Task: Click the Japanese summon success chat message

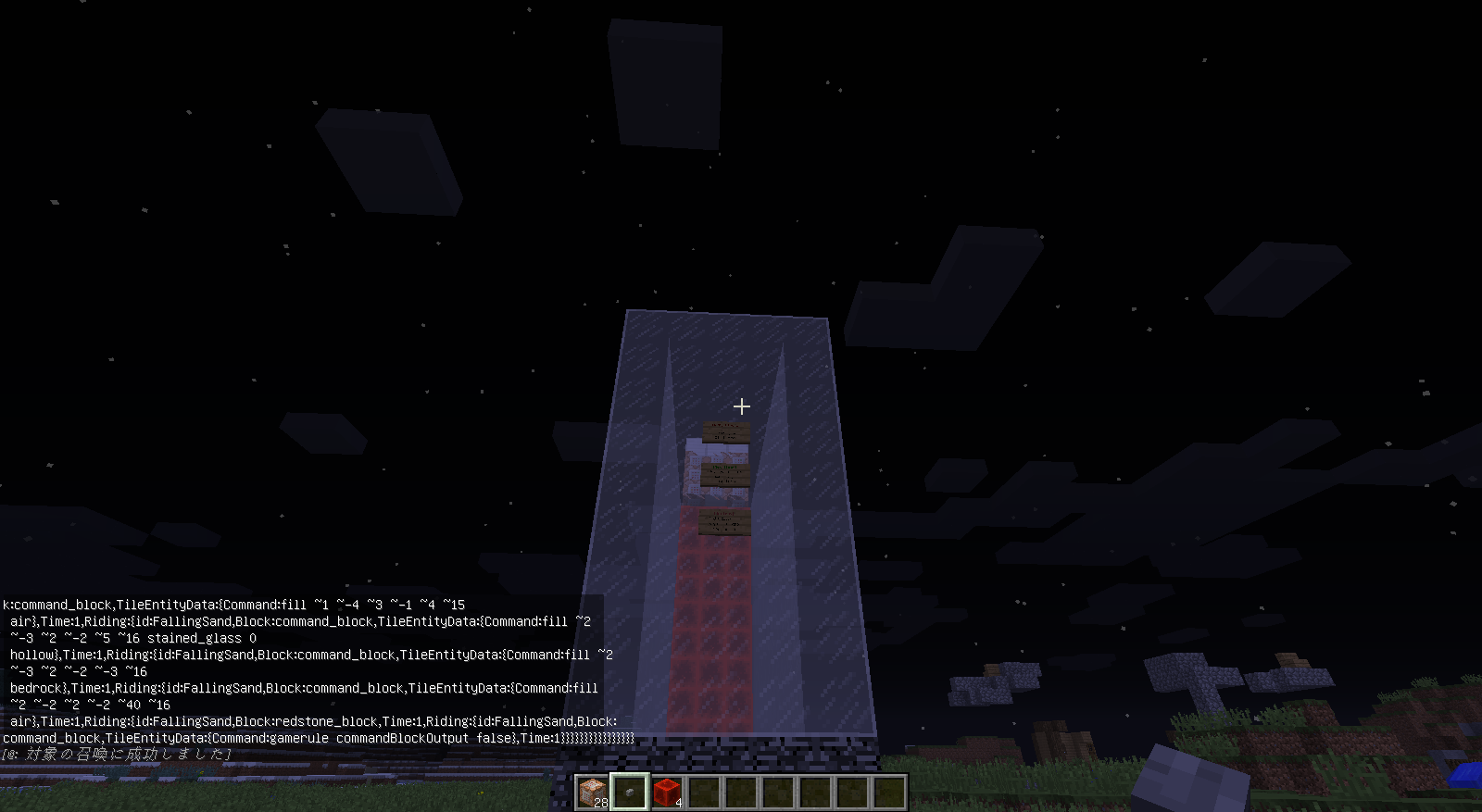Action: [116, 755]
